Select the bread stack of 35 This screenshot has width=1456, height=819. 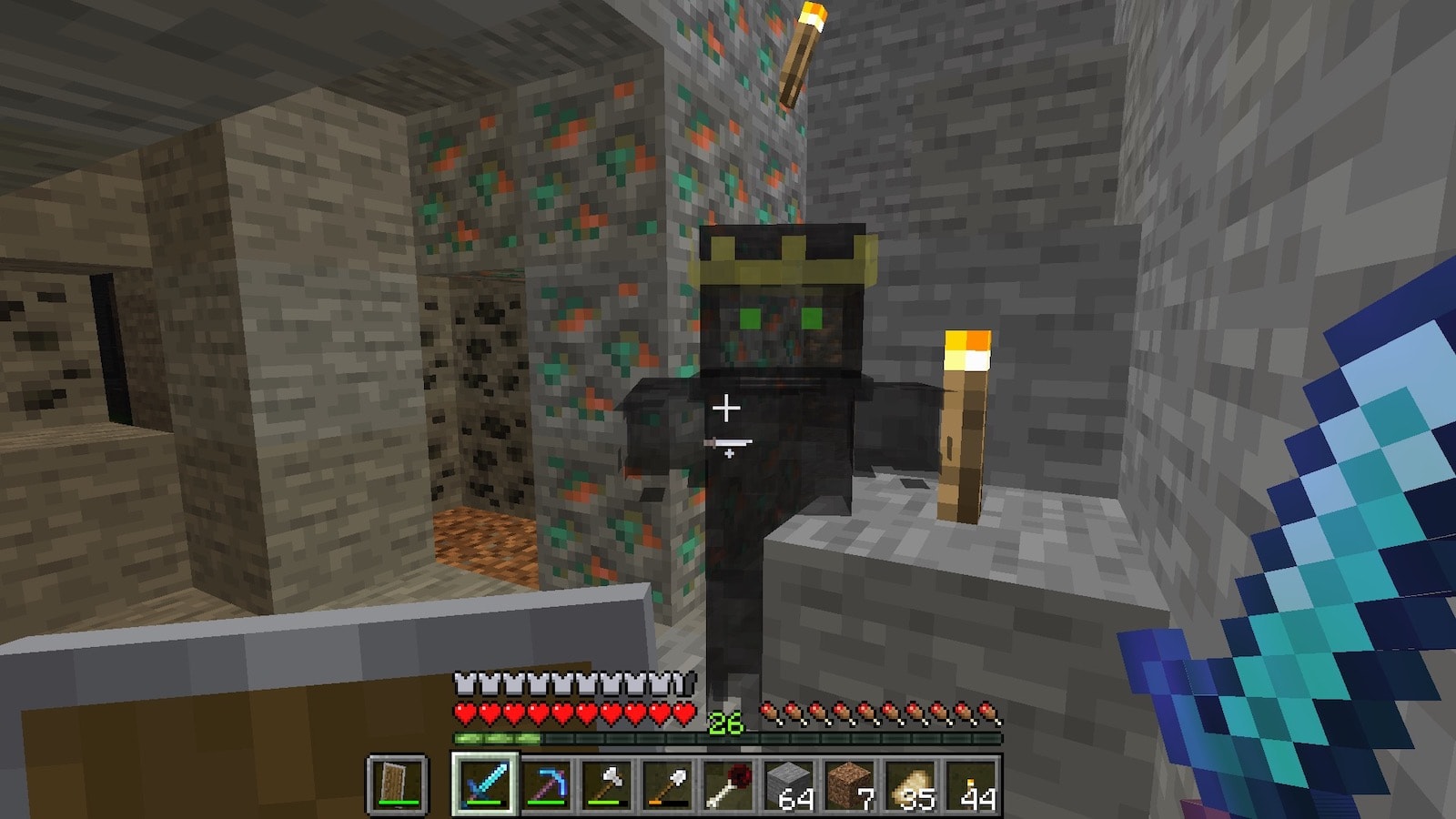(912, 784)
